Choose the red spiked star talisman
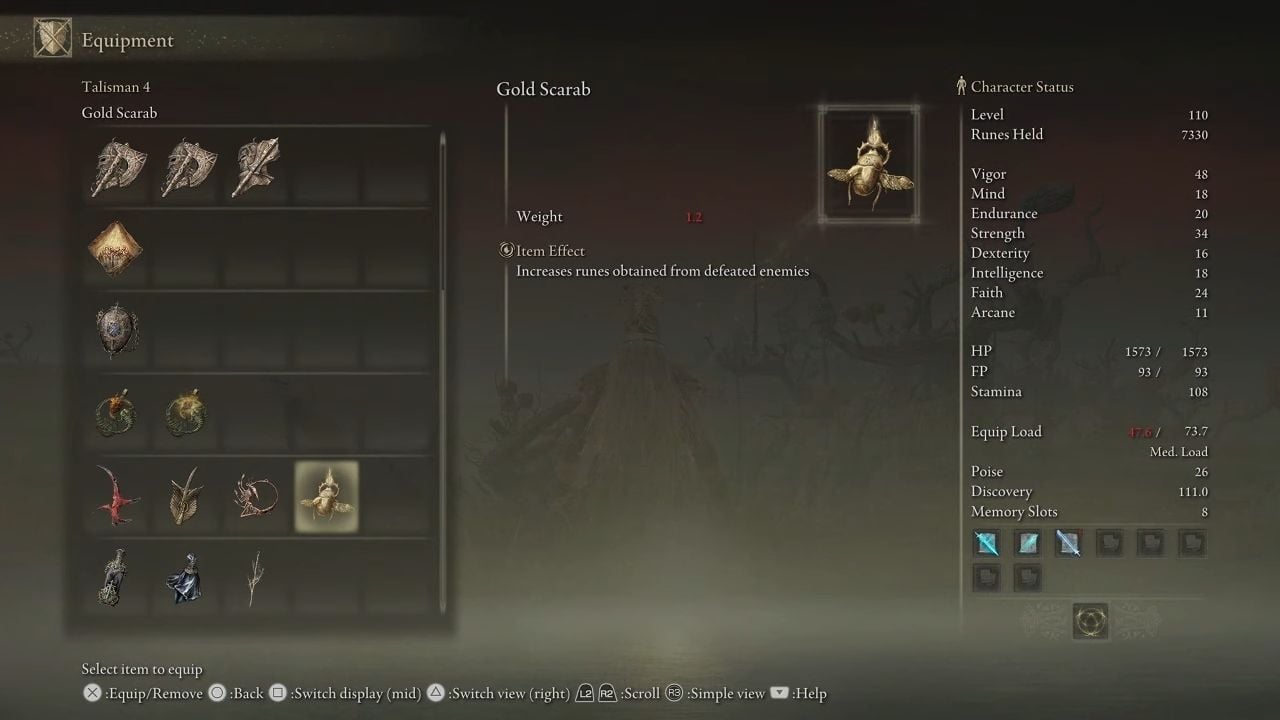Image resolution: width=1280 pixels, height=720 pixels. [116, 496]
